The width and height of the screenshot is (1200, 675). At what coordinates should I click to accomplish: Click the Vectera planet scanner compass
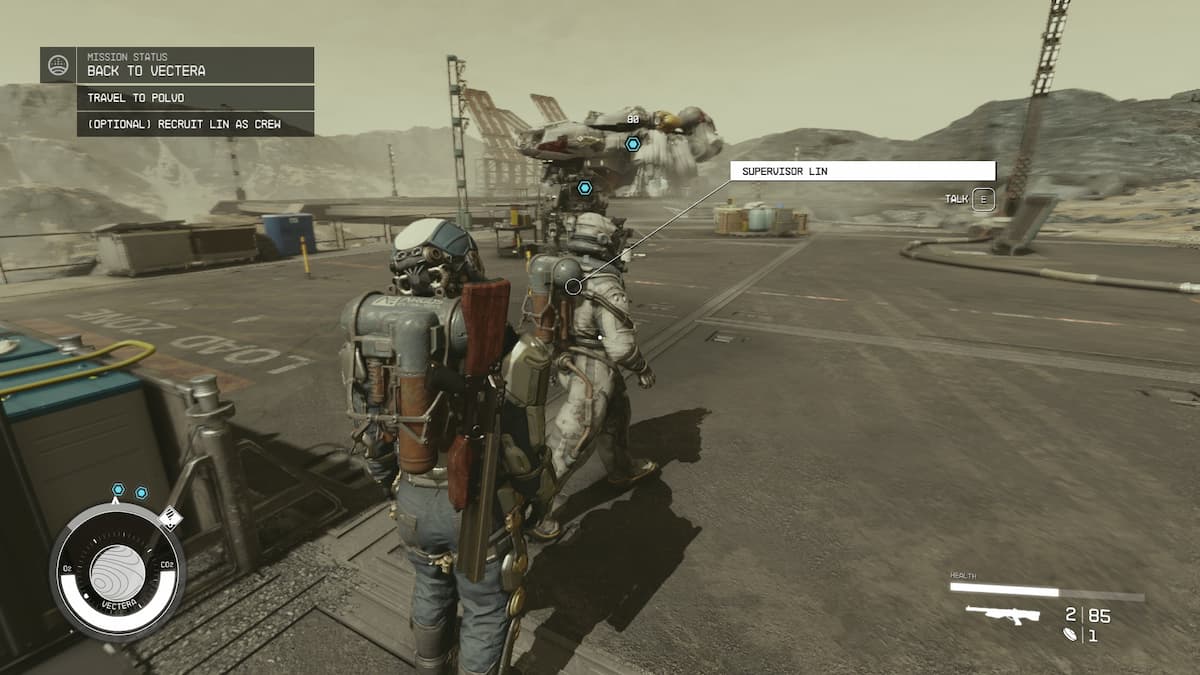(x=118, y=571)
